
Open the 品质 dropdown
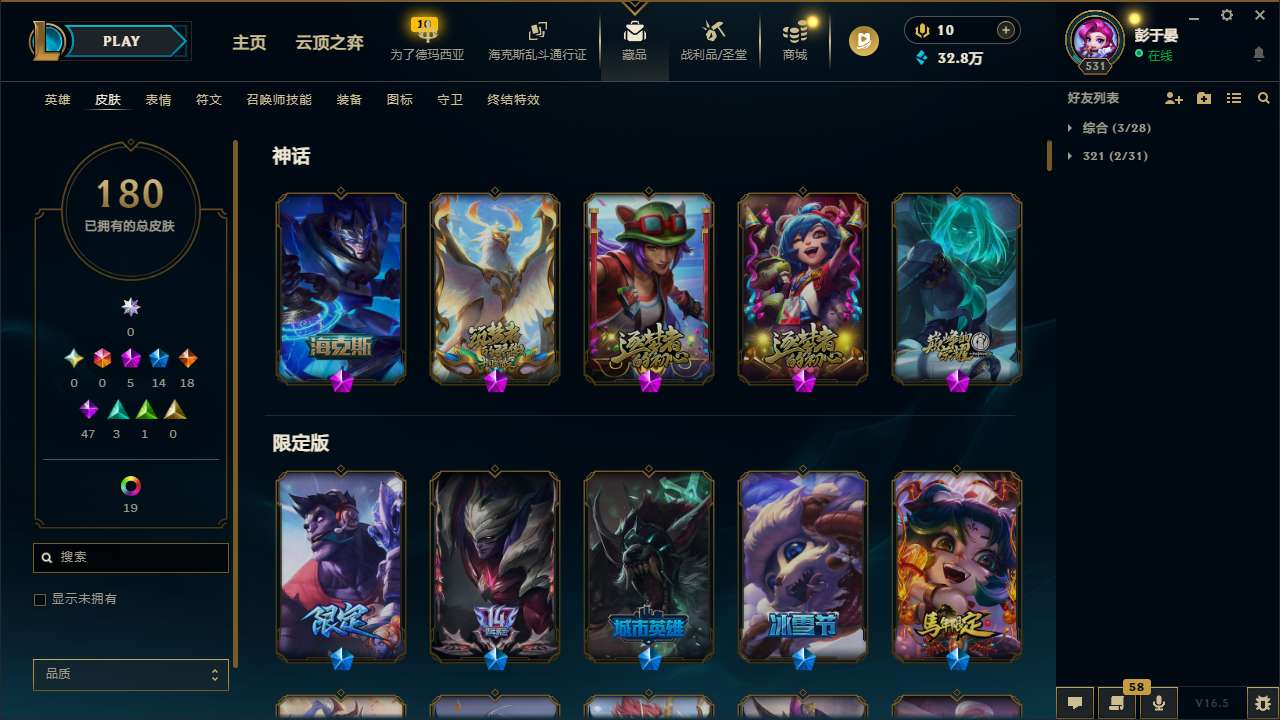pyautogui.click(x=130, y=674)
